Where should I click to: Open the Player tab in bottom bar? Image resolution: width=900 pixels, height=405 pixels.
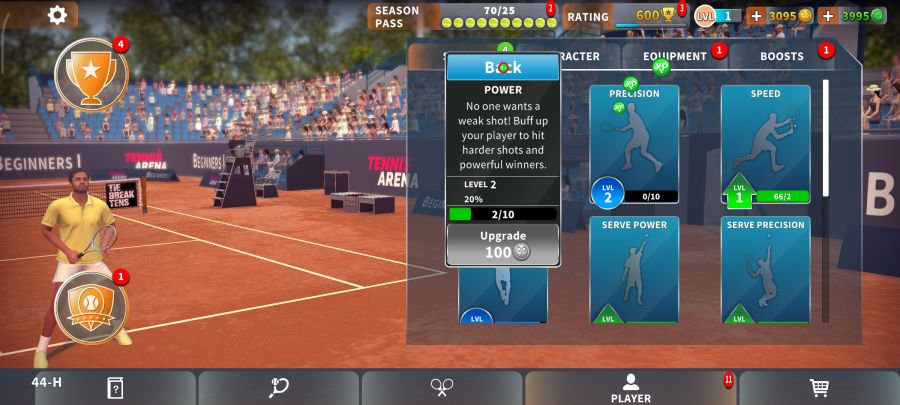tap(631, 388)
